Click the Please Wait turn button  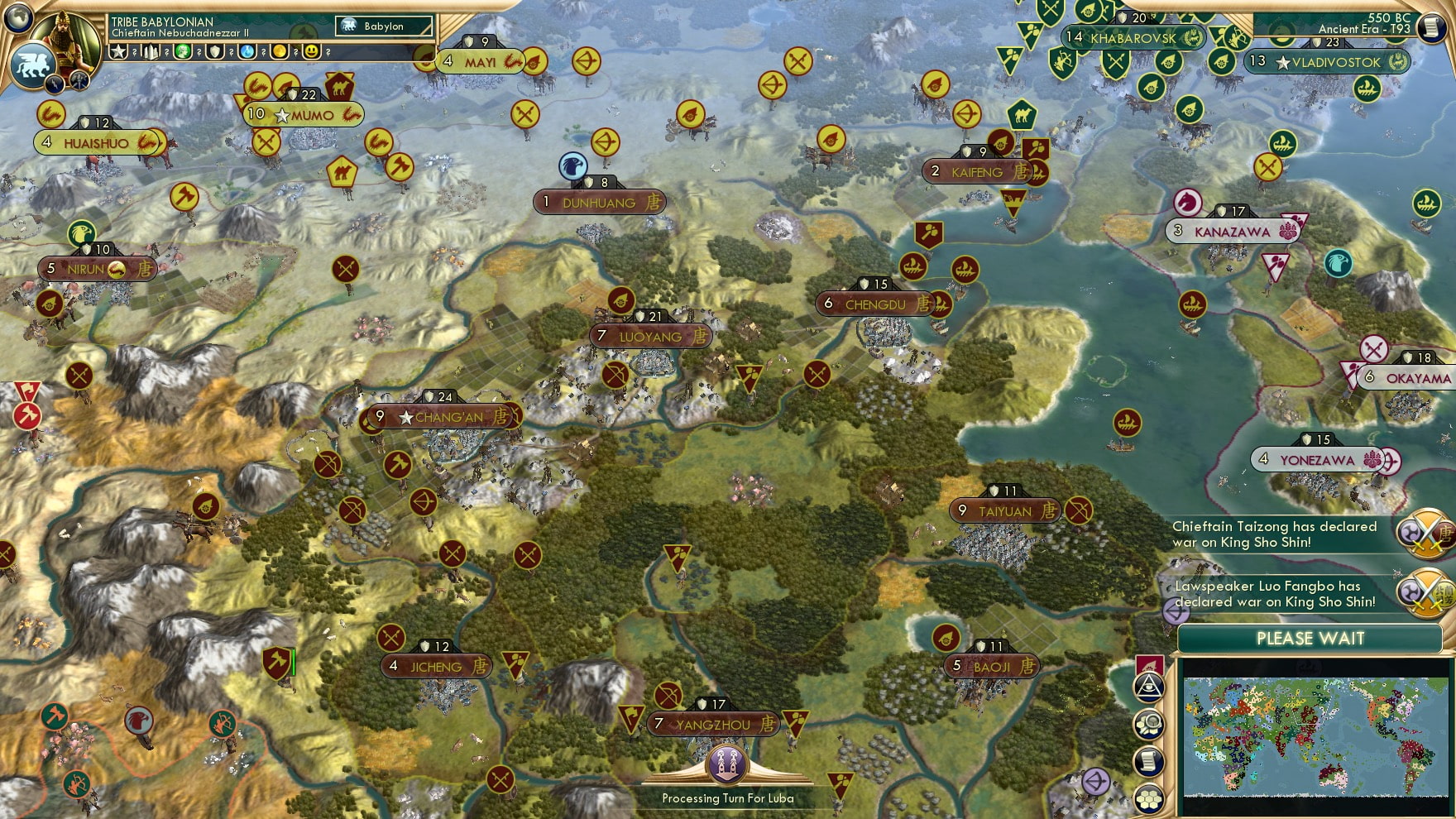[1310, 639]
